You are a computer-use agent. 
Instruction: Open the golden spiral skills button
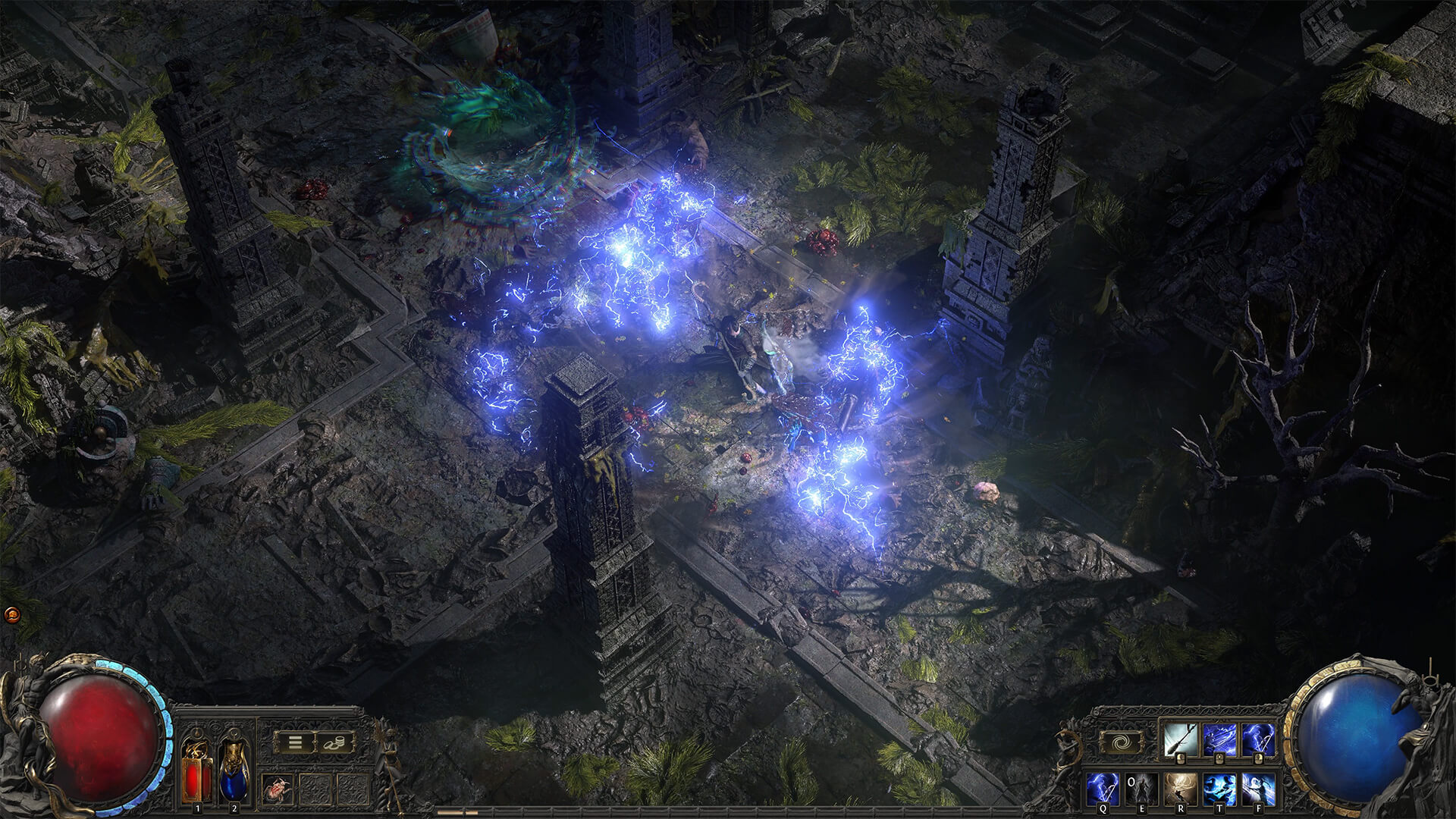click(1121, 742)
